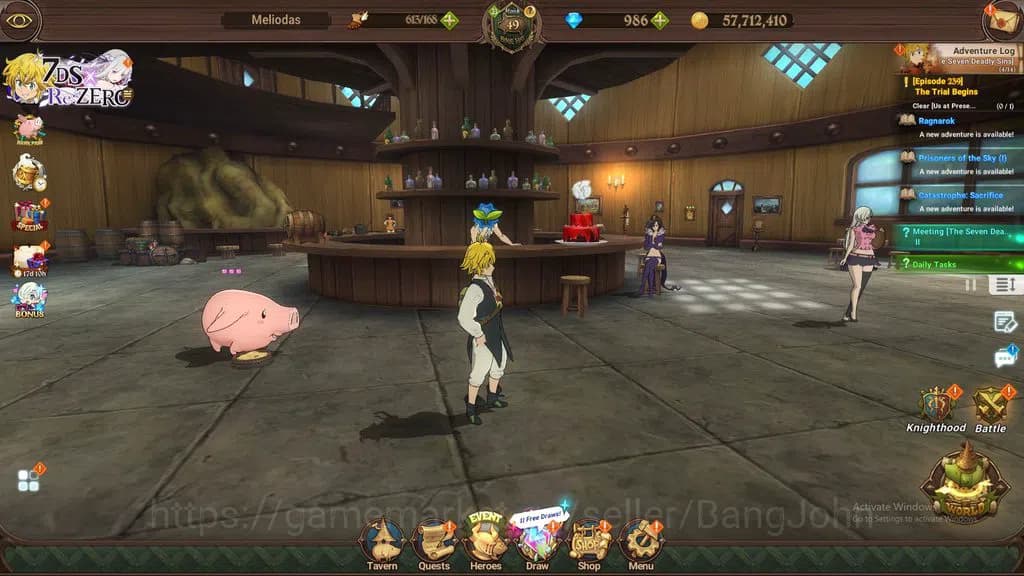1024x576 pixels.
Task: Visit the Shop
Action: (589, 543)
